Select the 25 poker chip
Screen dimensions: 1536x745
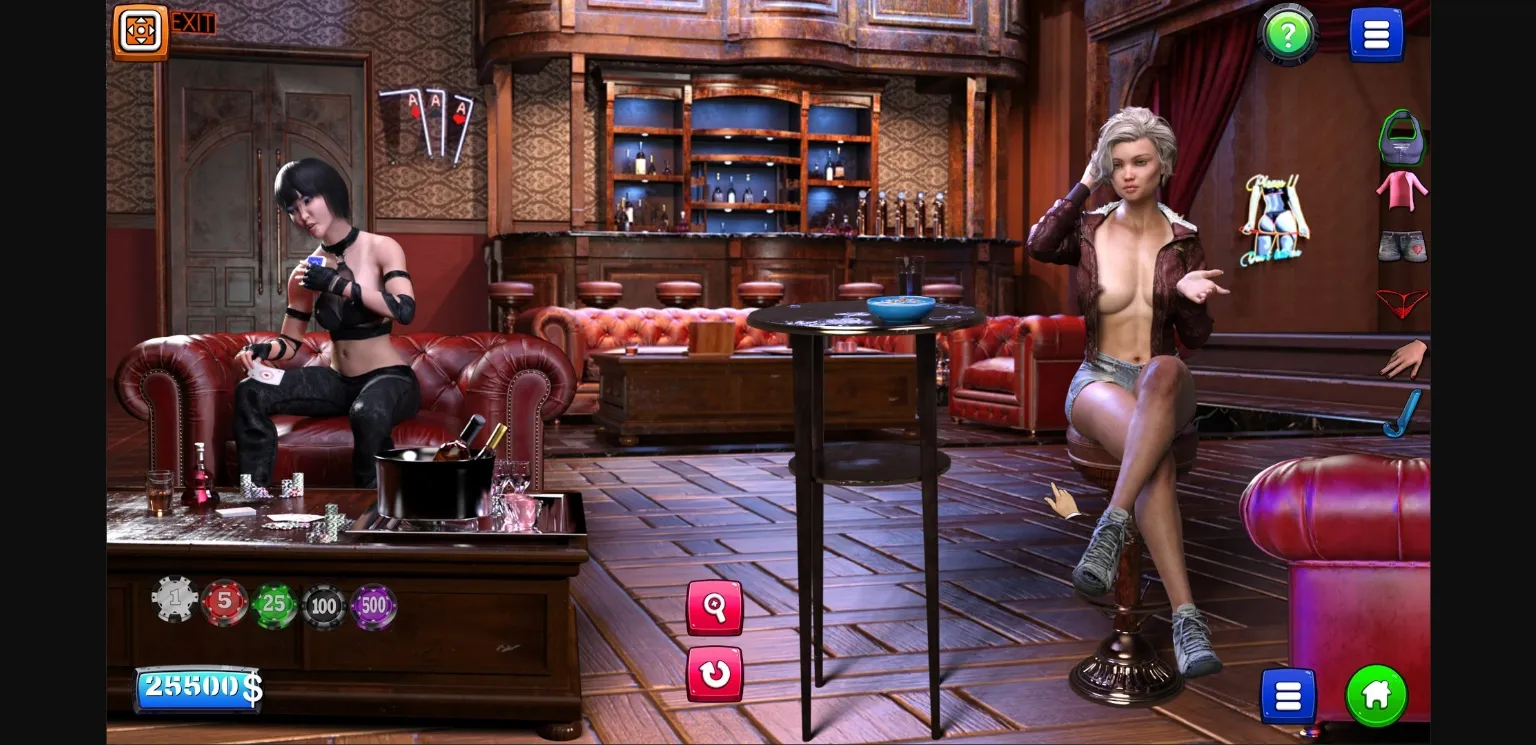click(x=273, y=602)
